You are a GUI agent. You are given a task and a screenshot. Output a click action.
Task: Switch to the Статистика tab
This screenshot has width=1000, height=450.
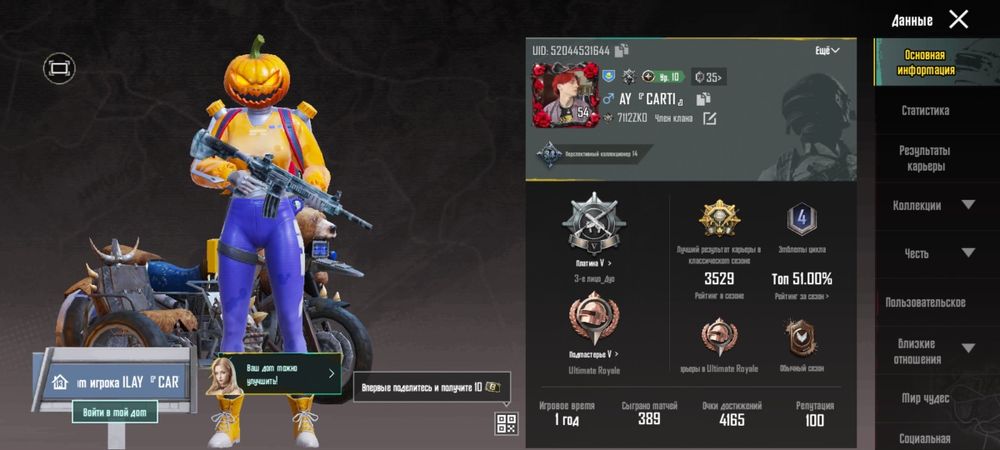click(x=925, y=110)
